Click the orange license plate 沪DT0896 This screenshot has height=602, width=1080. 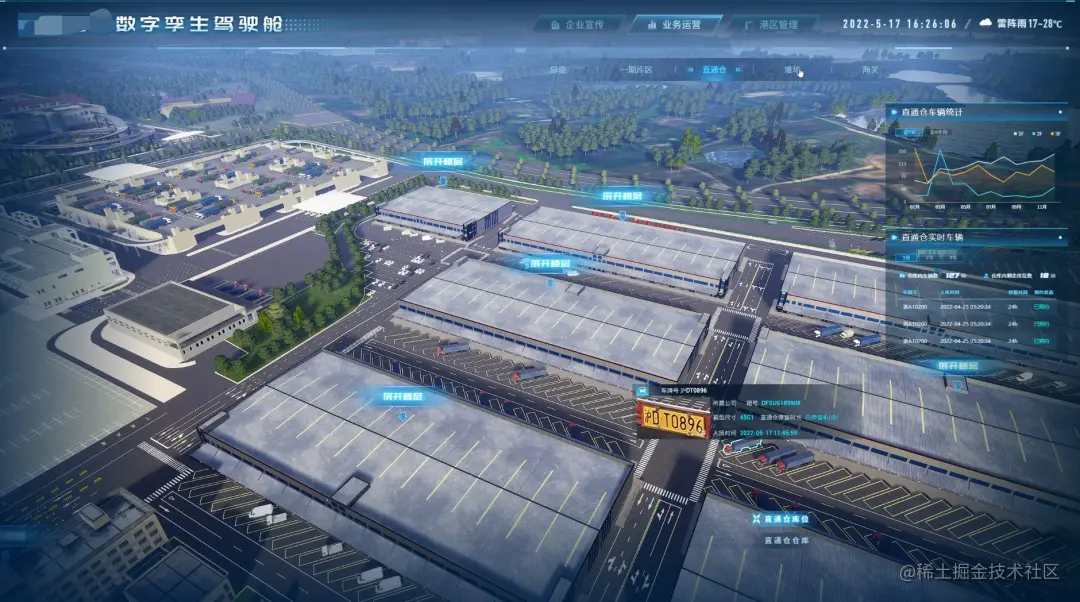[672, 421]
